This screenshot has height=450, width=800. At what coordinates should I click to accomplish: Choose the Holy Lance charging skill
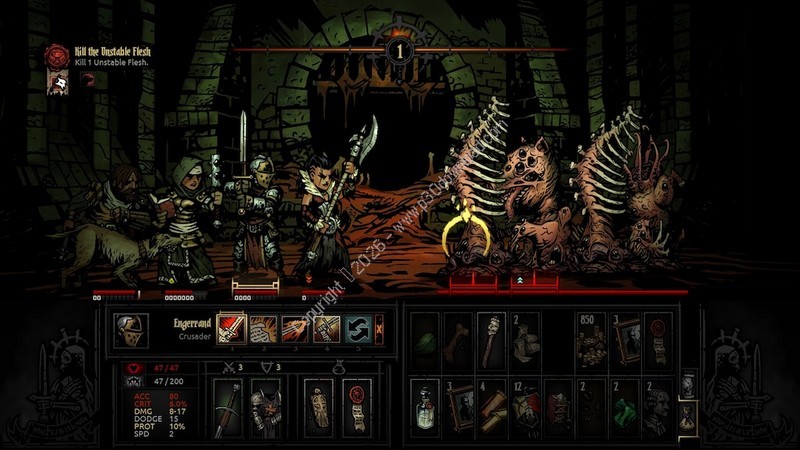[296, 327]
